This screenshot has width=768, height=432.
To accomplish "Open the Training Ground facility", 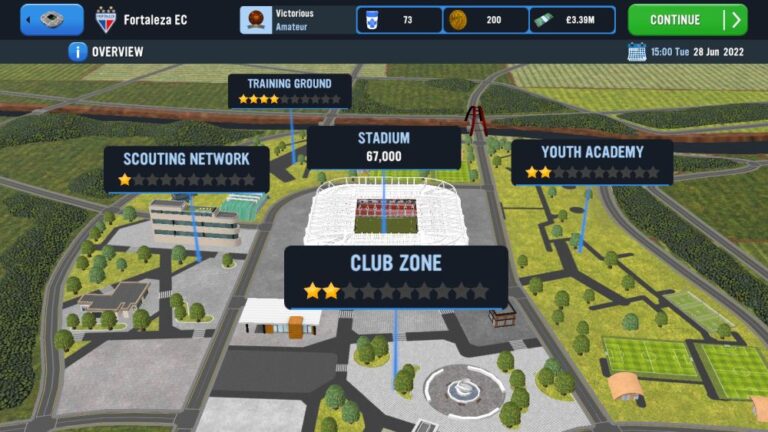I will pos(289,90).
